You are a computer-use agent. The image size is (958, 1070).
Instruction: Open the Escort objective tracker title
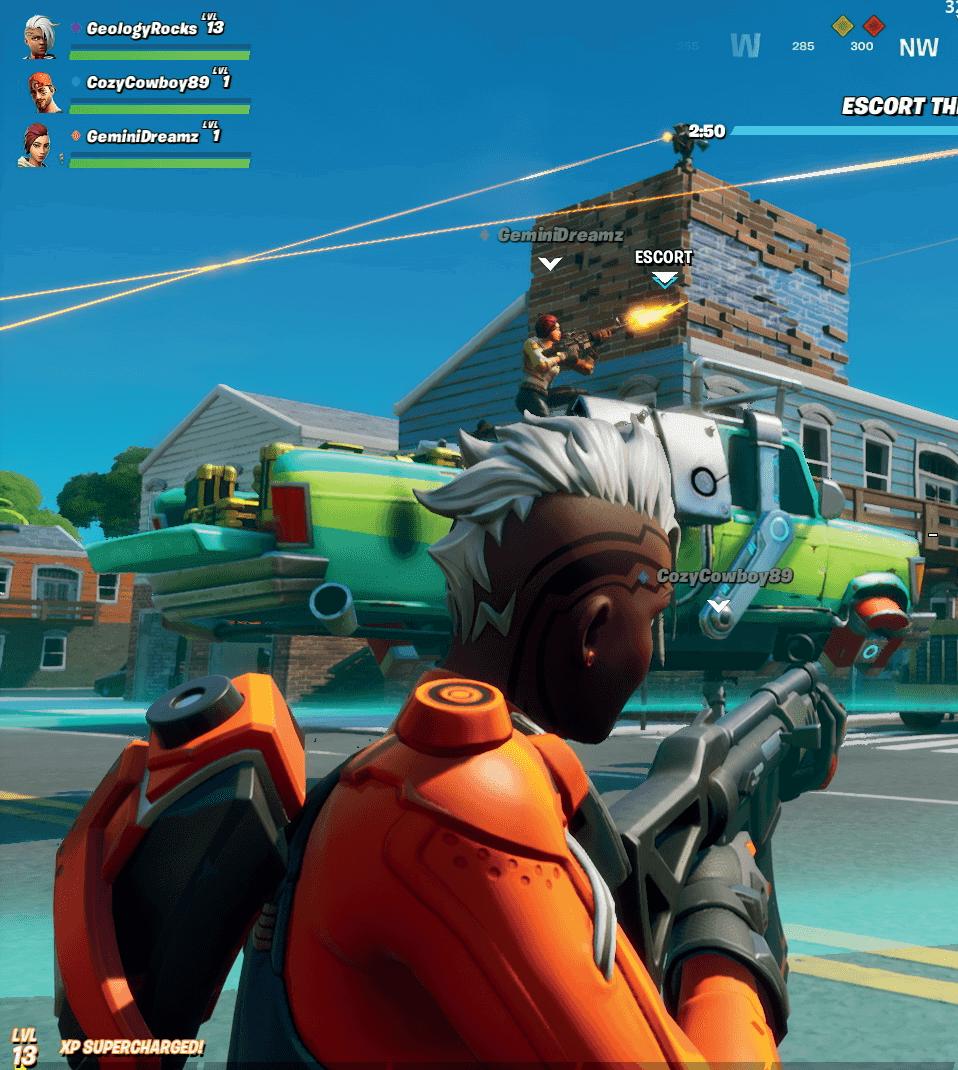point(899,106)
